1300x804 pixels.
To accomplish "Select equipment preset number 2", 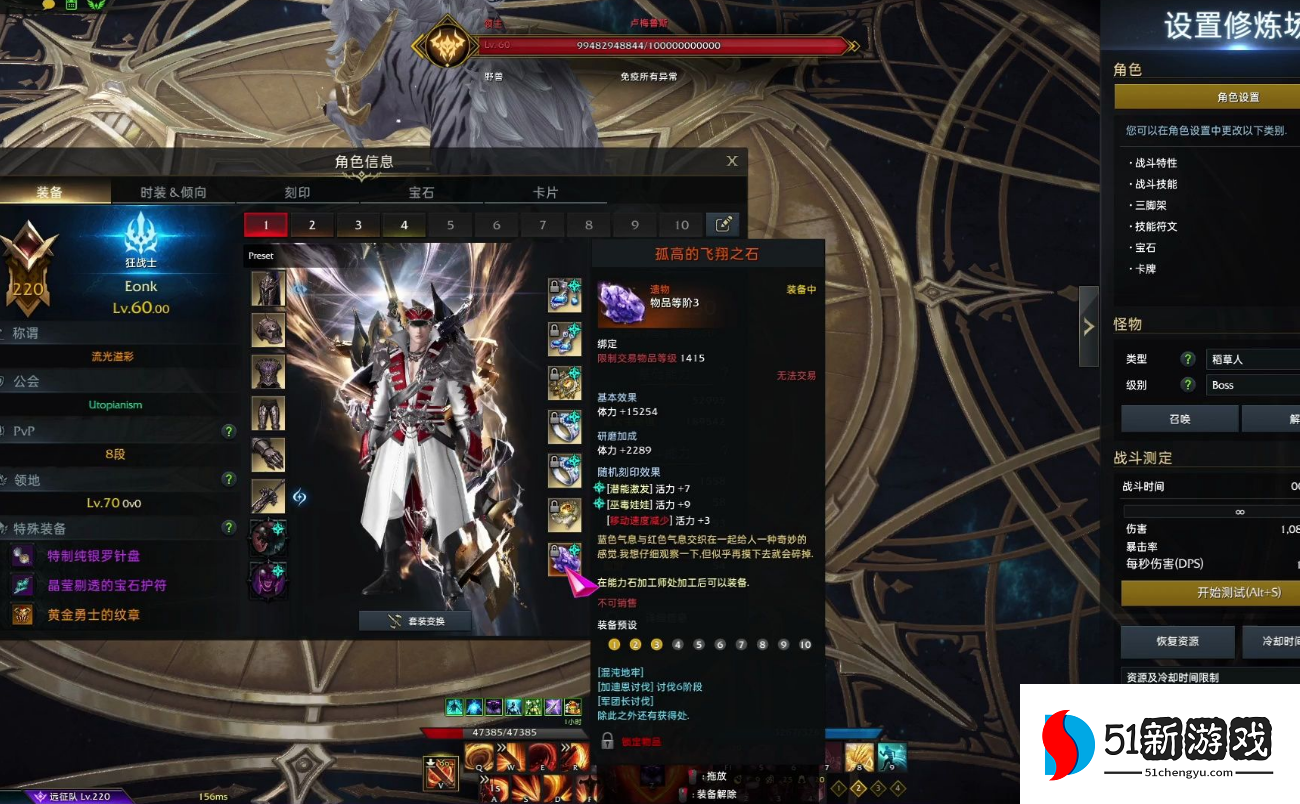I will (312, 225).
